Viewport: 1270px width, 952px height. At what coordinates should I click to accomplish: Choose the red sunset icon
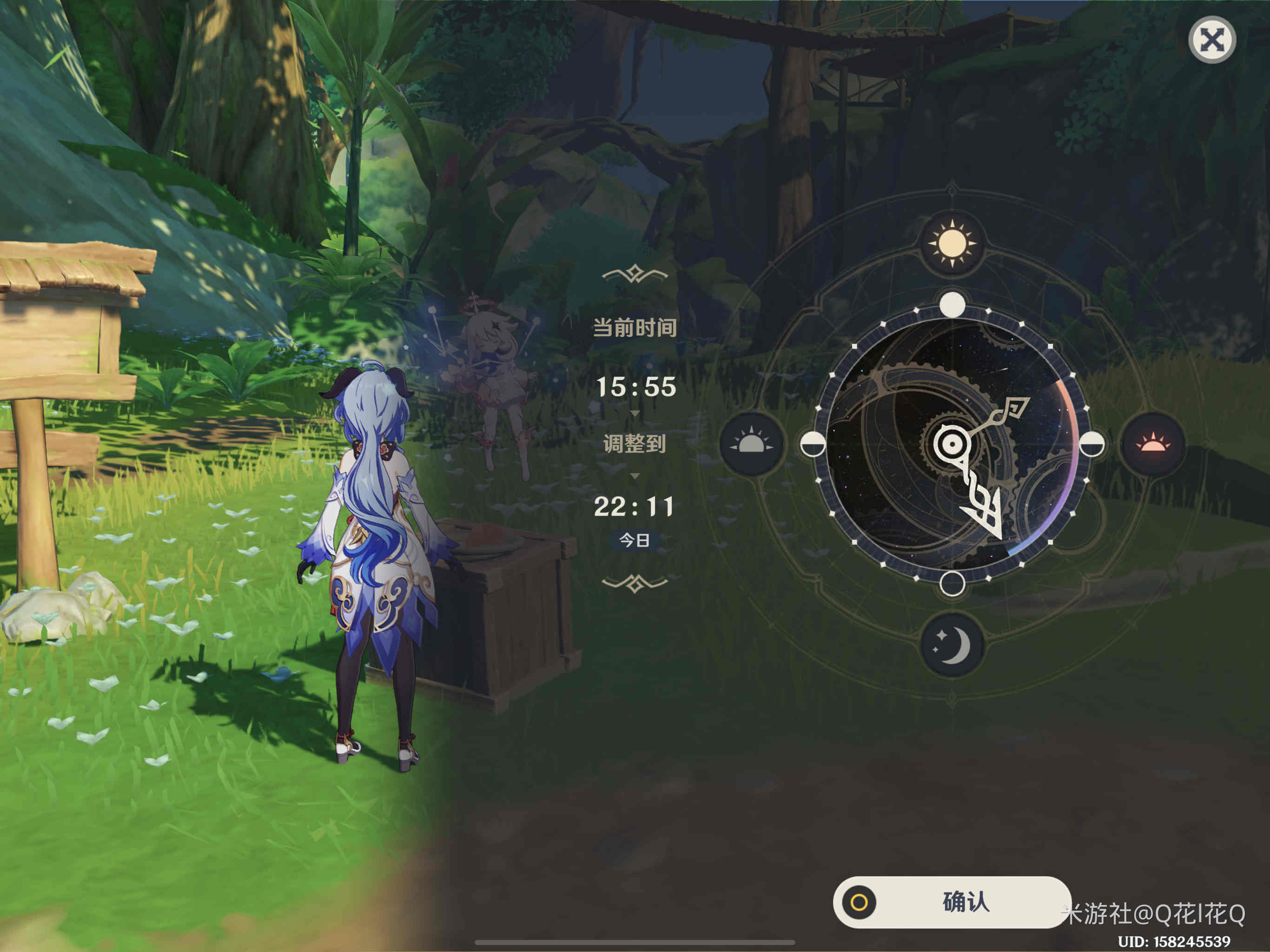[x=1152, y=444]
